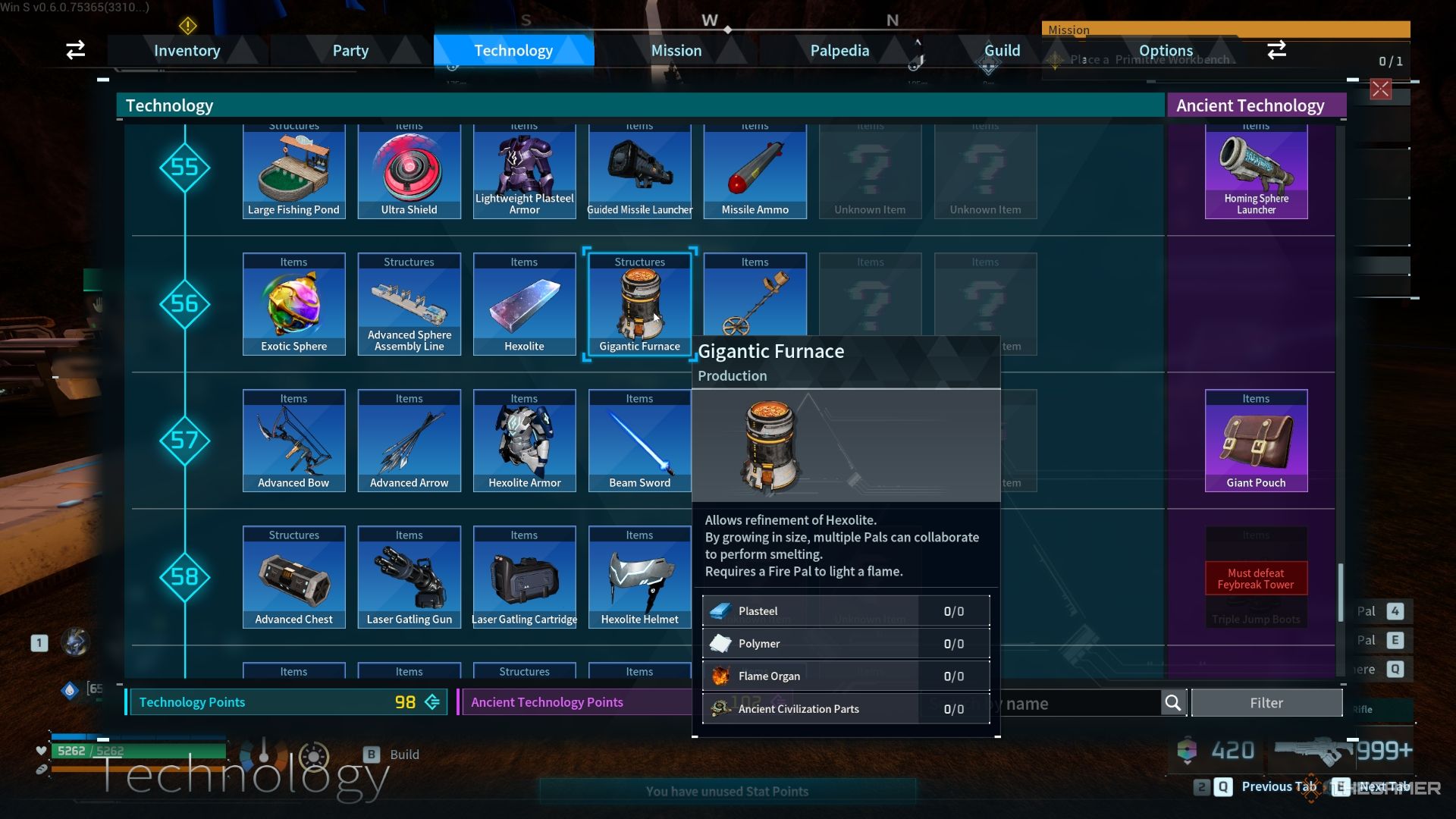The width and height of the screenshot is (1456, 819).
Task: Pick the Exotic Sphere technology
Action: click(x=293, y=304)
